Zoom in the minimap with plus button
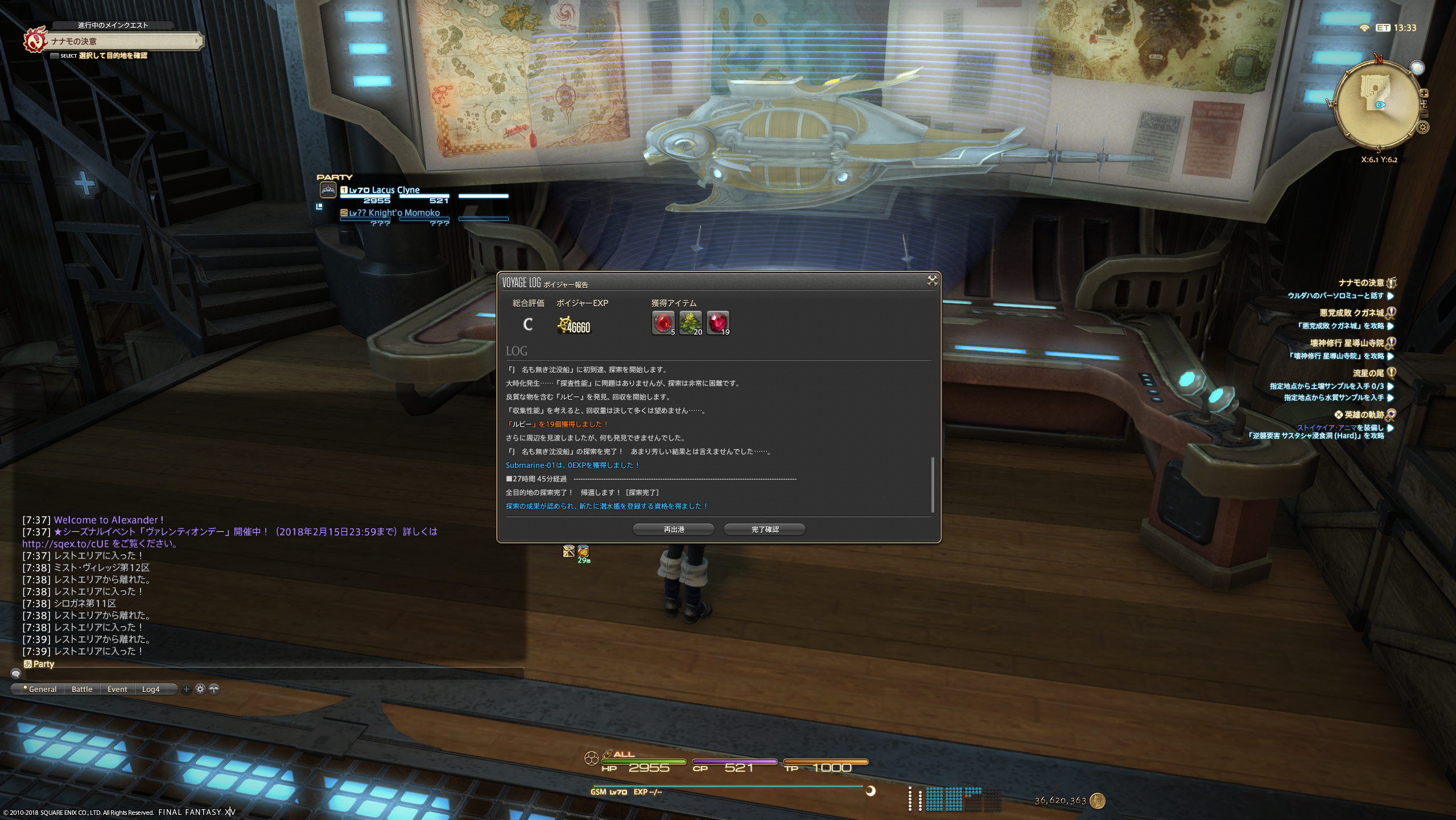 pyautogui.click(x=1424, y=93)
